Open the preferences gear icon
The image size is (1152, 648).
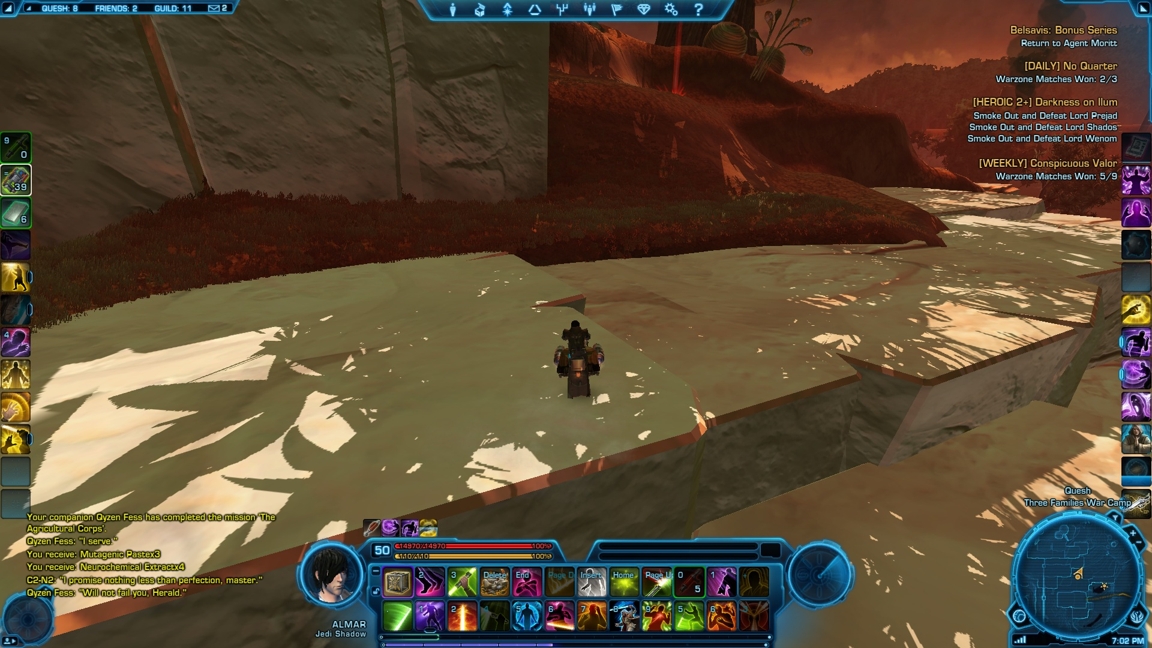[x=671, y=10]
